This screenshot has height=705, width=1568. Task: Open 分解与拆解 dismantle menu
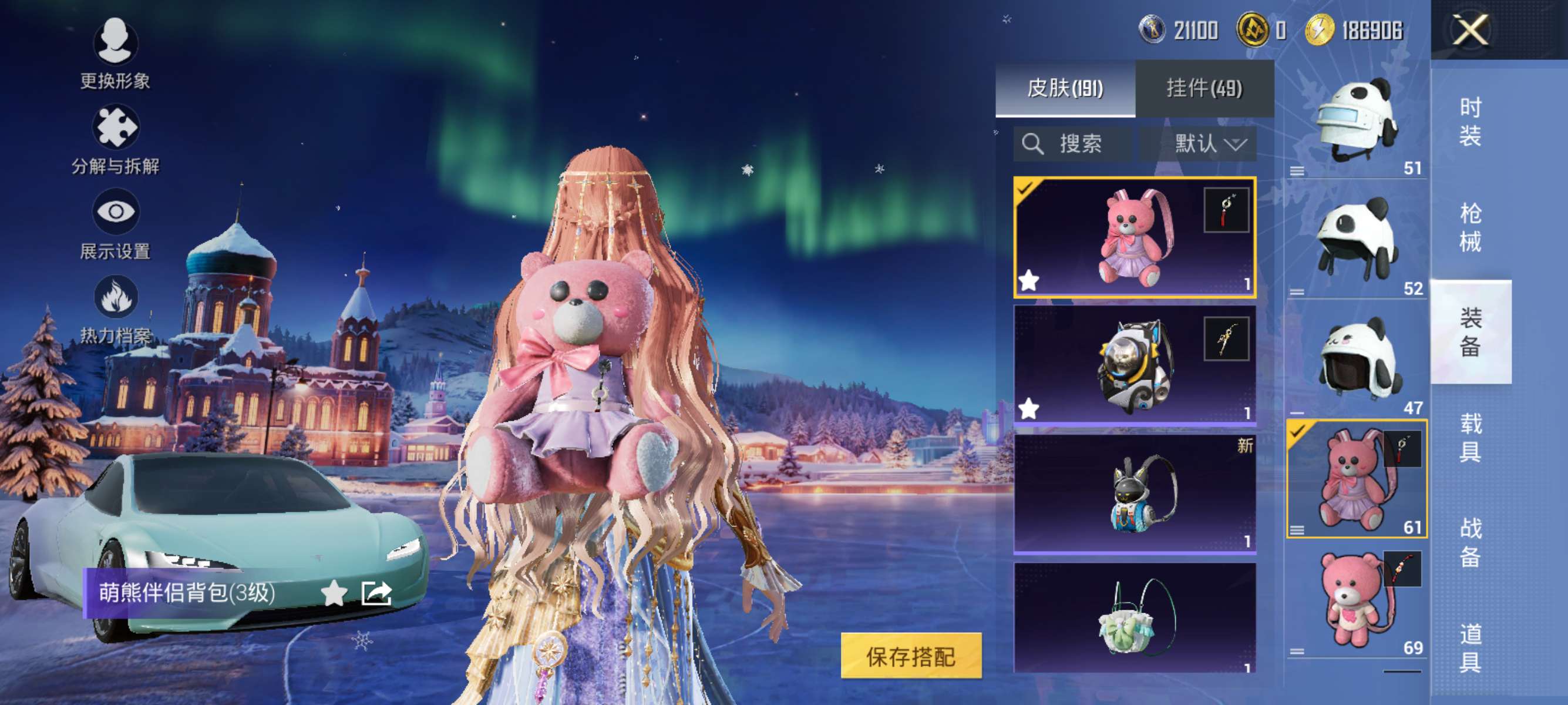pyautogui.click(x=115, y=140)
